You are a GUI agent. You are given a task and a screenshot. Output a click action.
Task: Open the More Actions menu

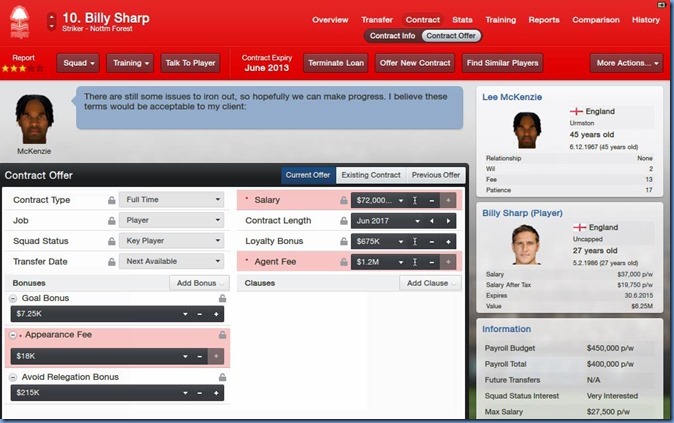[625, 63]
